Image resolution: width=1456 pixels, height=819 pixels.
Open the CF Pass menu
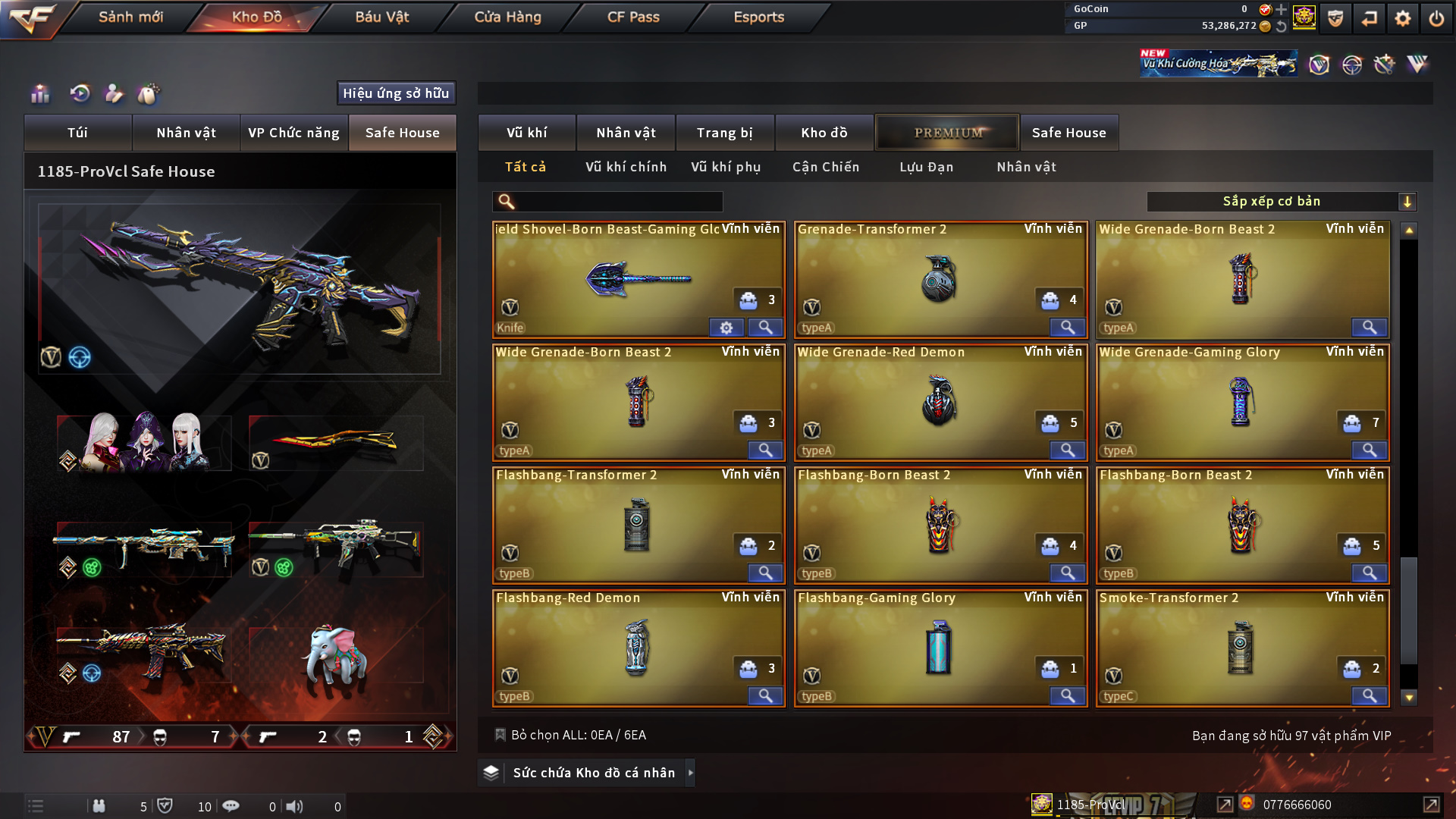coord(633,17)
